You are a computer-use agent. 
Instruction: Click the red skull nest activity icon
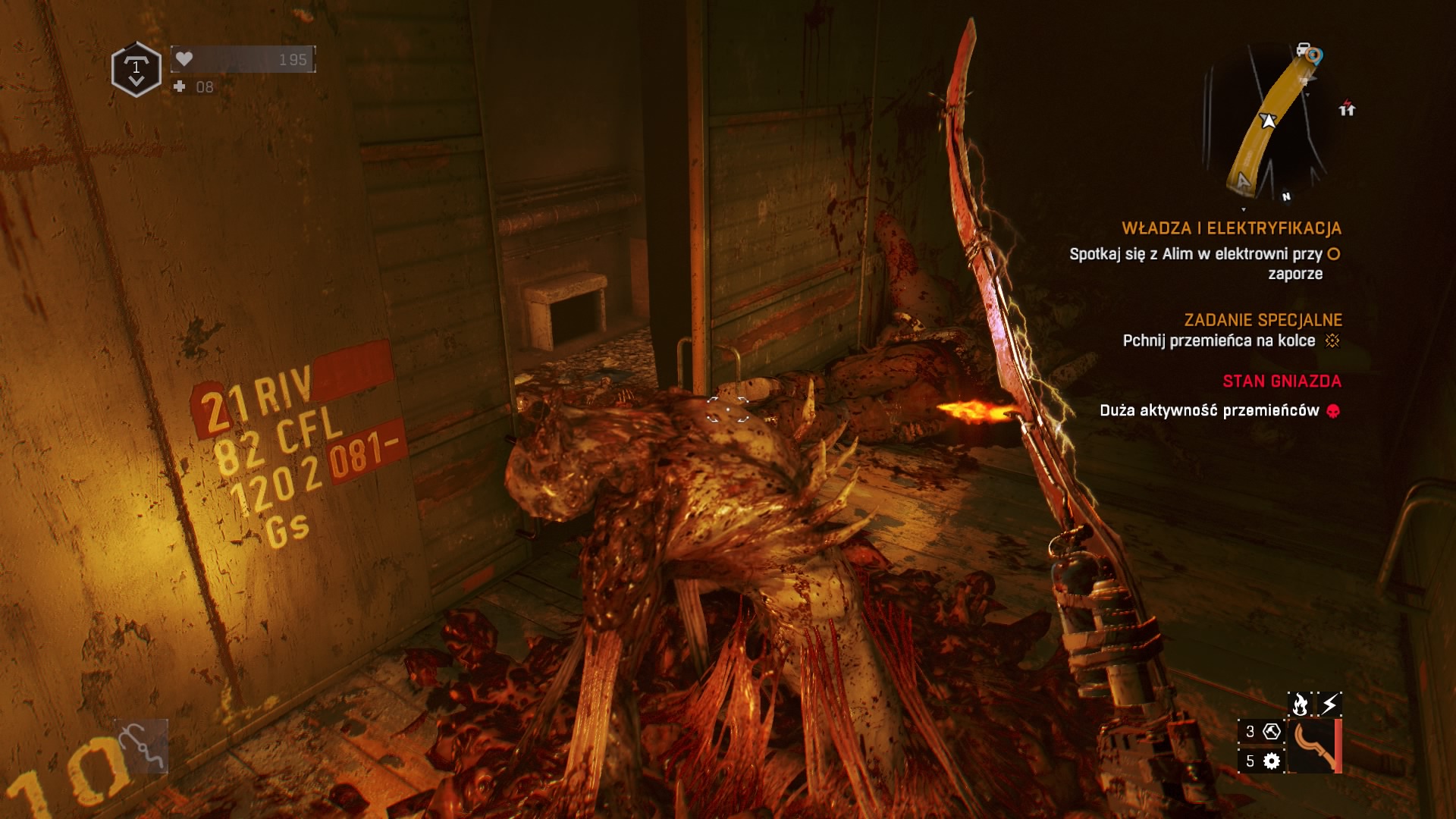click(x=1333, y=411)
